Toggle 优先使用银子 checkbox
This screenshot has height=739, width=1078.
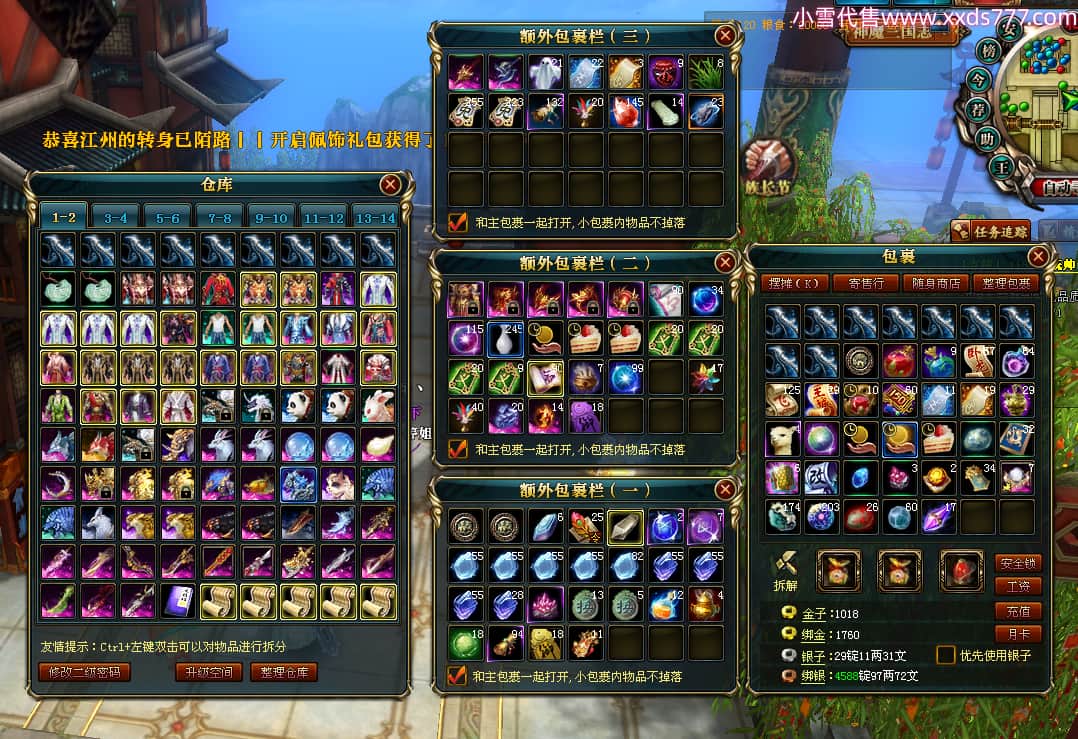tap(945, 655)
